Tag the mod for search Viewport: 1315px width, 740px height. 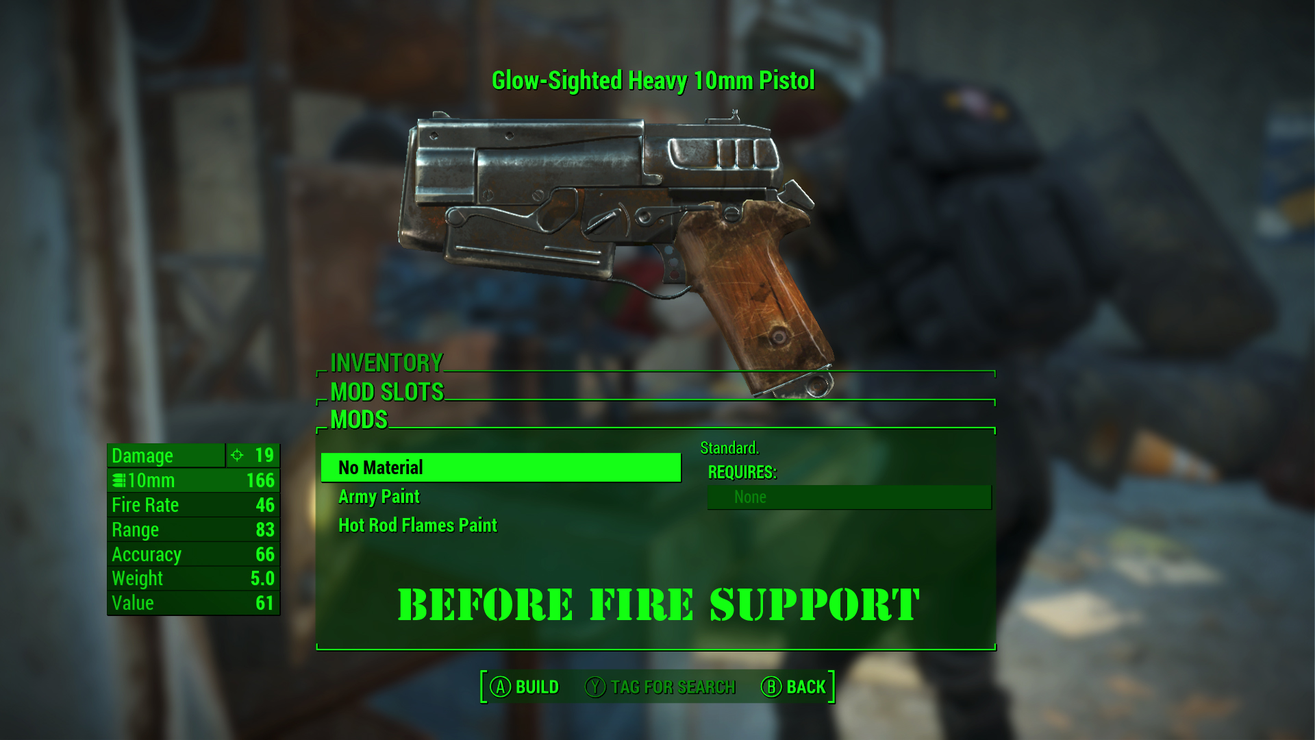click(x=660, y=687)
